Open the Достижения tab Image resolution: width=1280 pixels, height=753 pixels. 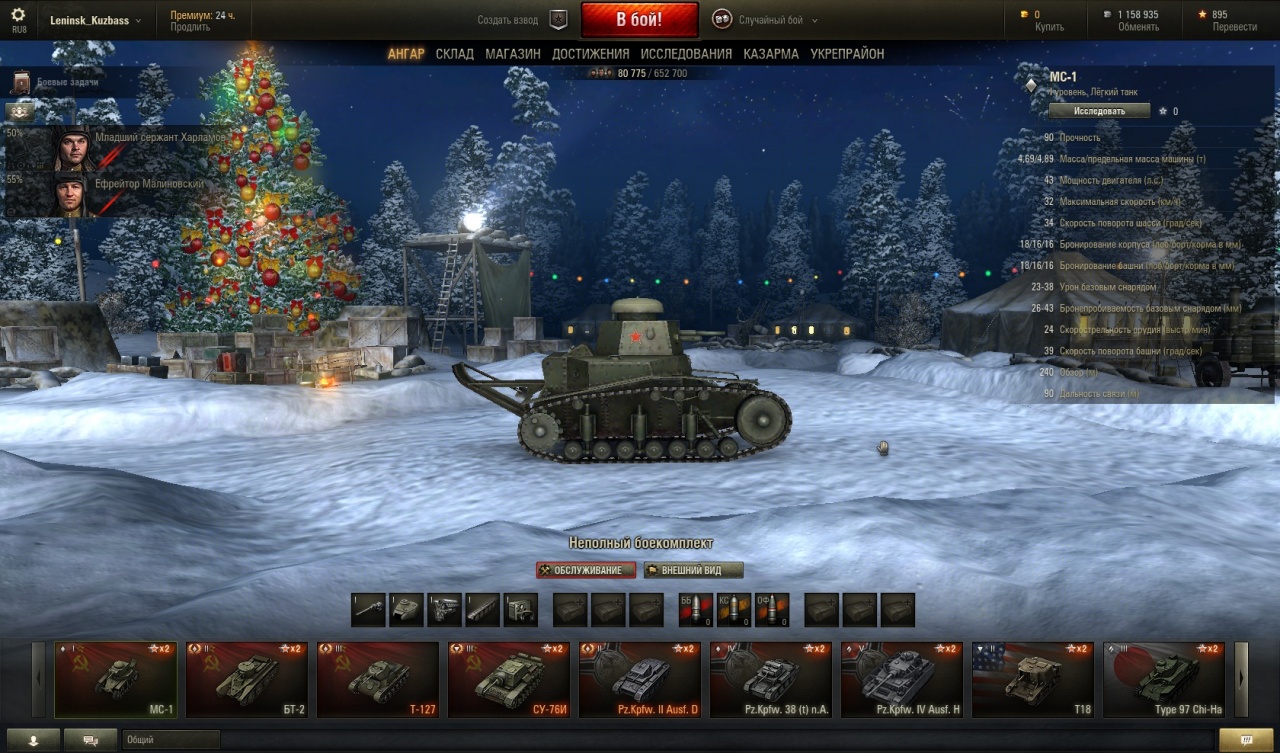(x=590, y=54)
